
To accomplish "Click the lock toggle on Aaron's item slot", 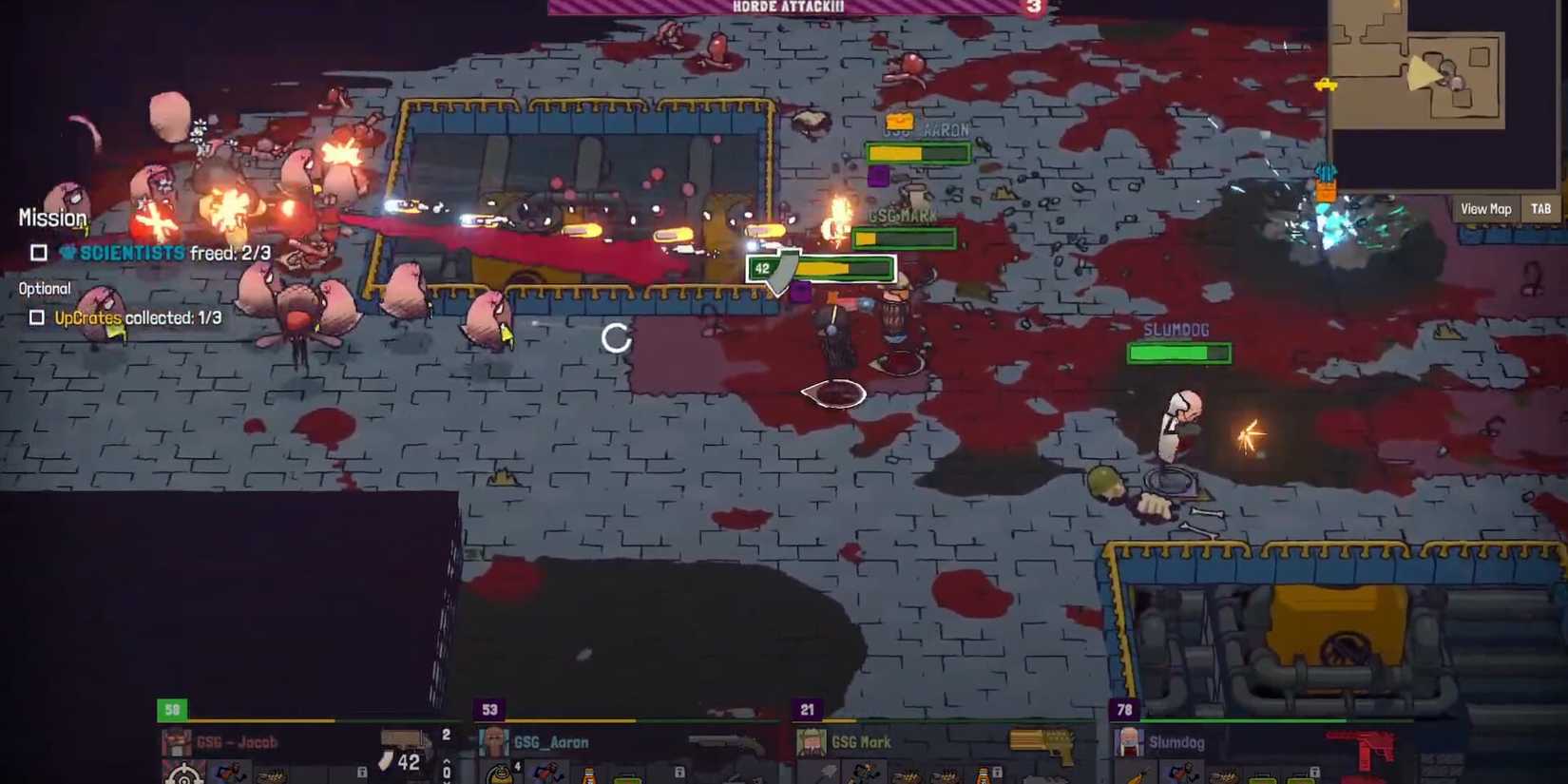I will tap(680, 774).
